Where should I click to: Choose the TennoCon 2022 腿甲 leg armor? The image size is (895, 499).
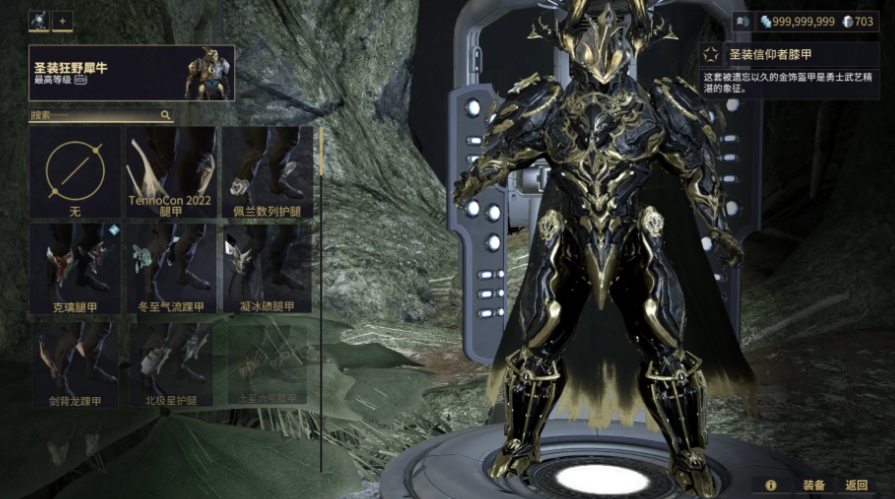(171, 172)
